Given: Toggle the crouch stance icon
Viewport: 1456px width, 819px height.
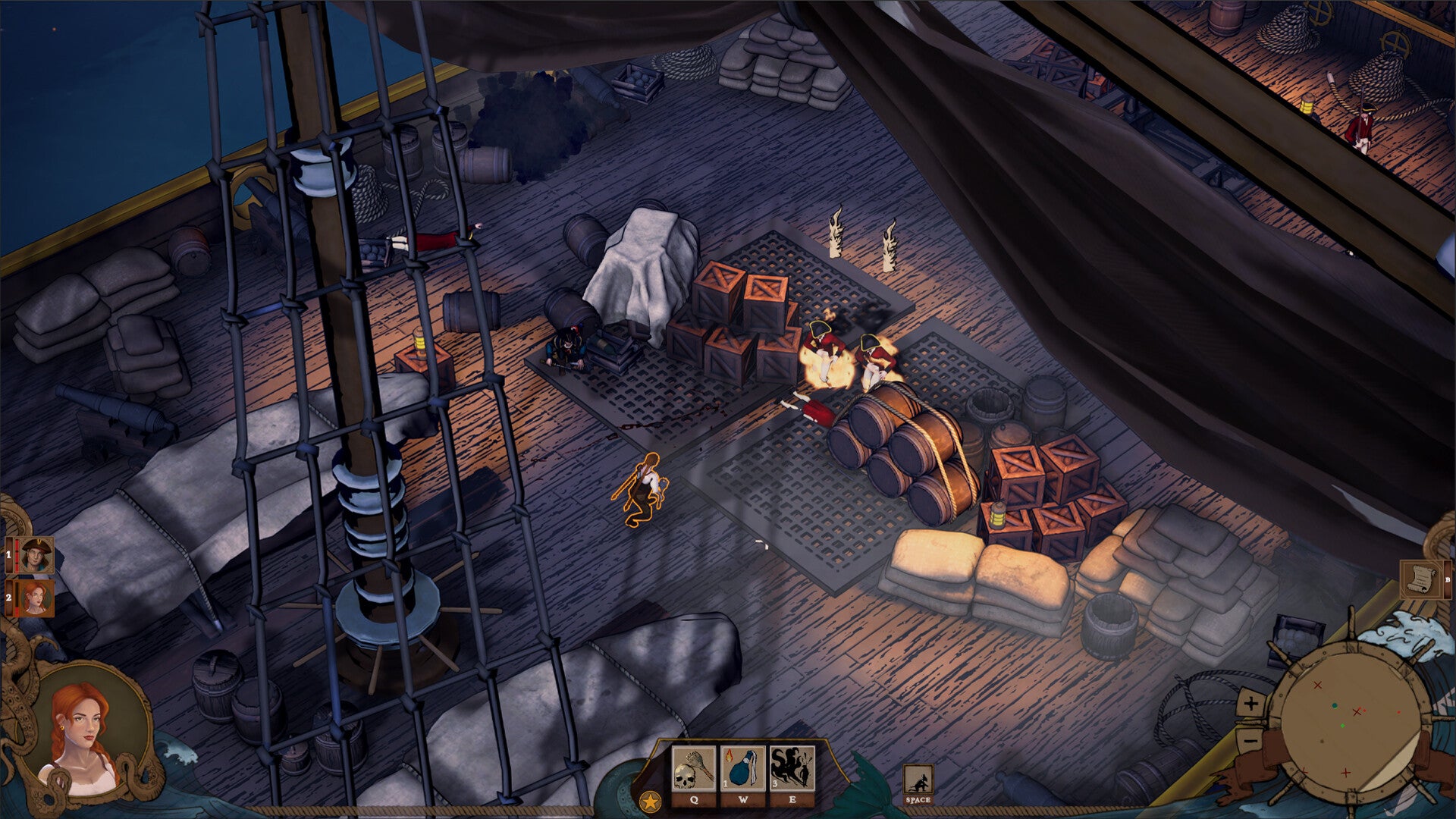Looking at the screenshot, I should click(918, 780).
